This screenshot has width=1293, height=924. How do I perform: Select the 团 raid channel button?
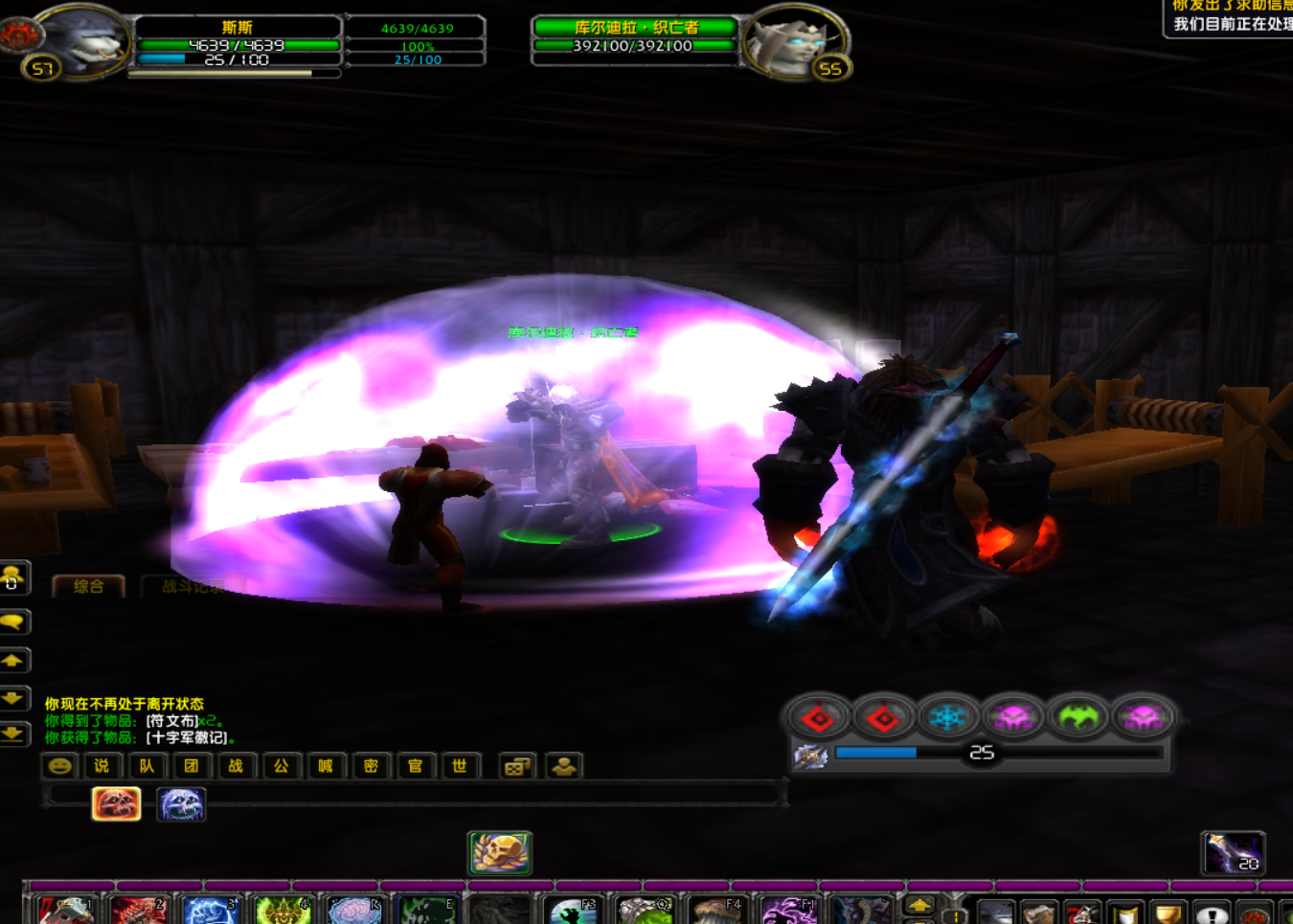click(x=192, y=766)
